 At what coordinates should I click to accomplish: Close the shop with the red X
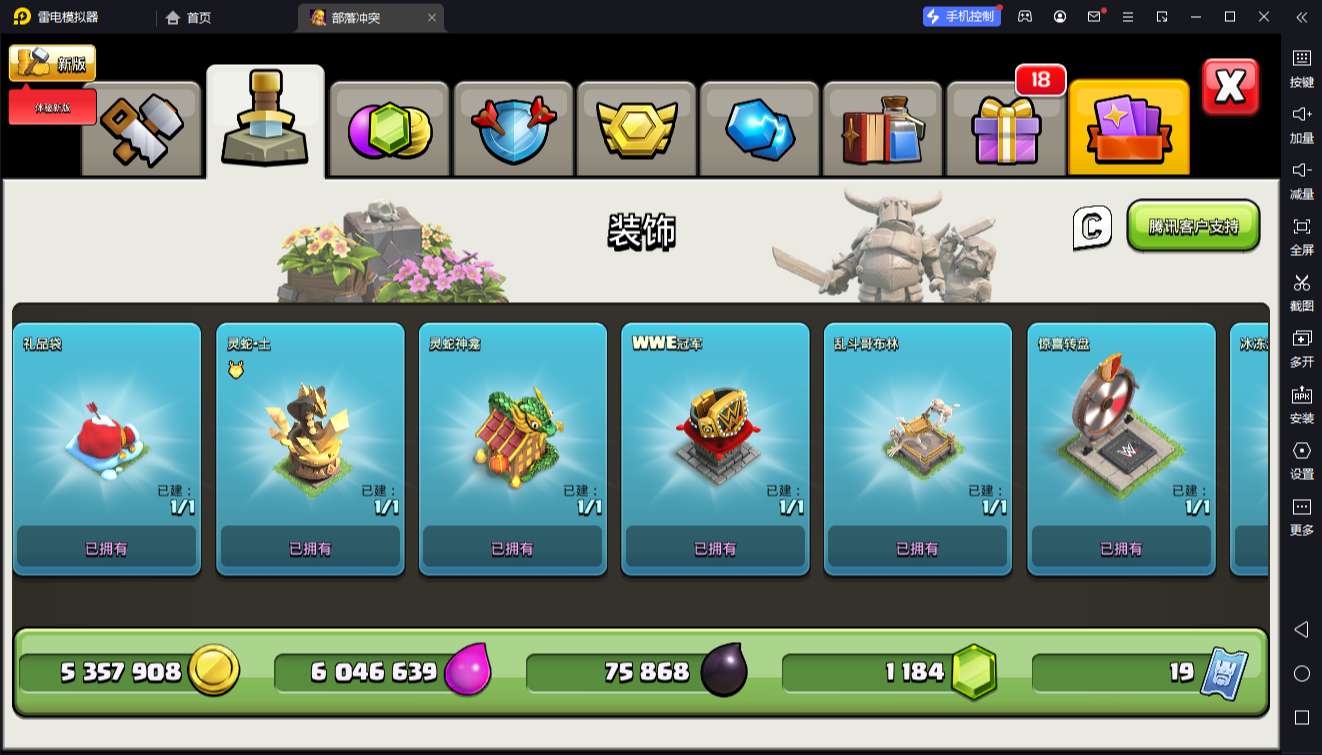click(1229, 88)
